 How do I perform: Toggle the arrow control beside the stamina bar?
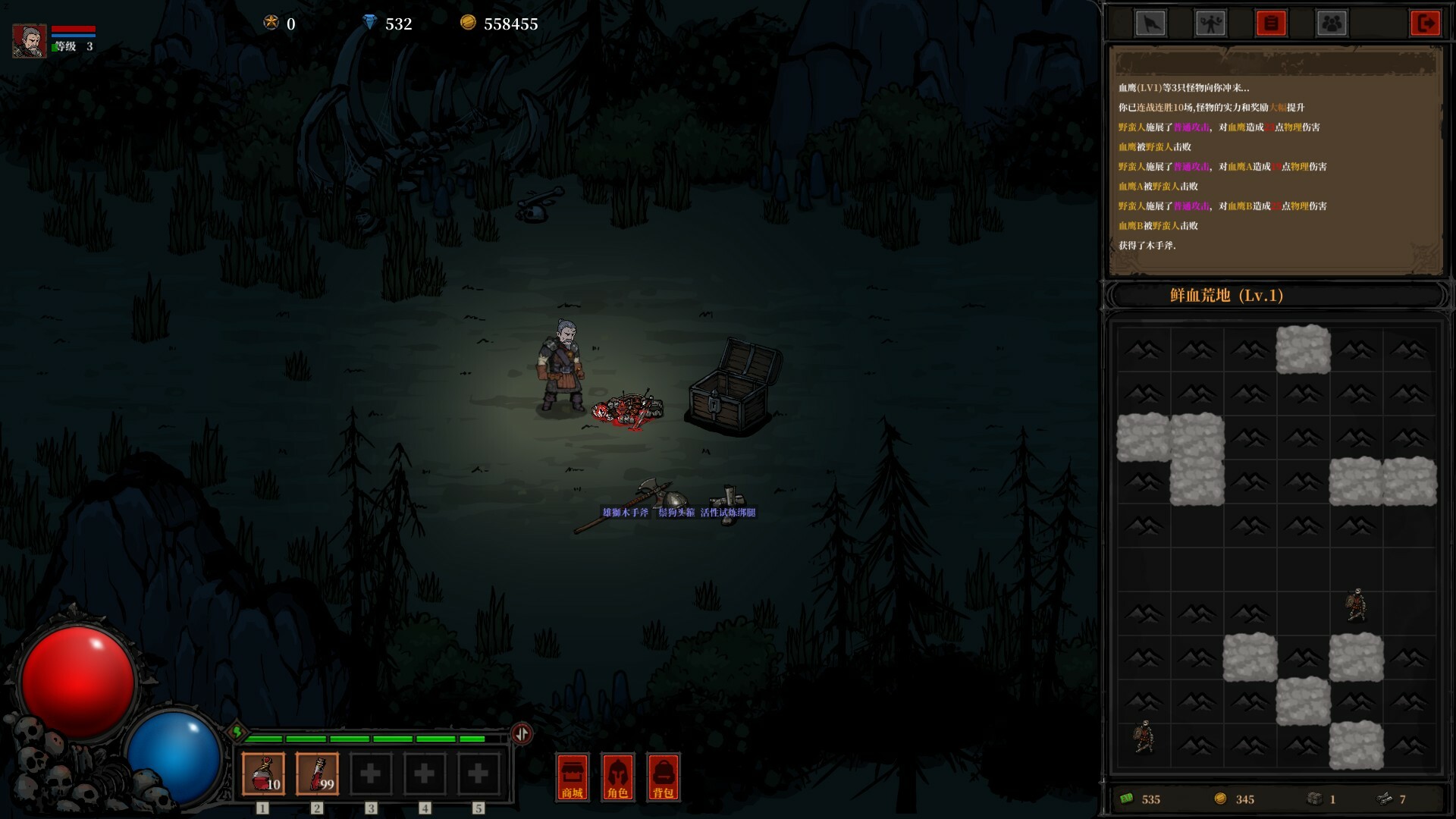click(x=521, y=733)
